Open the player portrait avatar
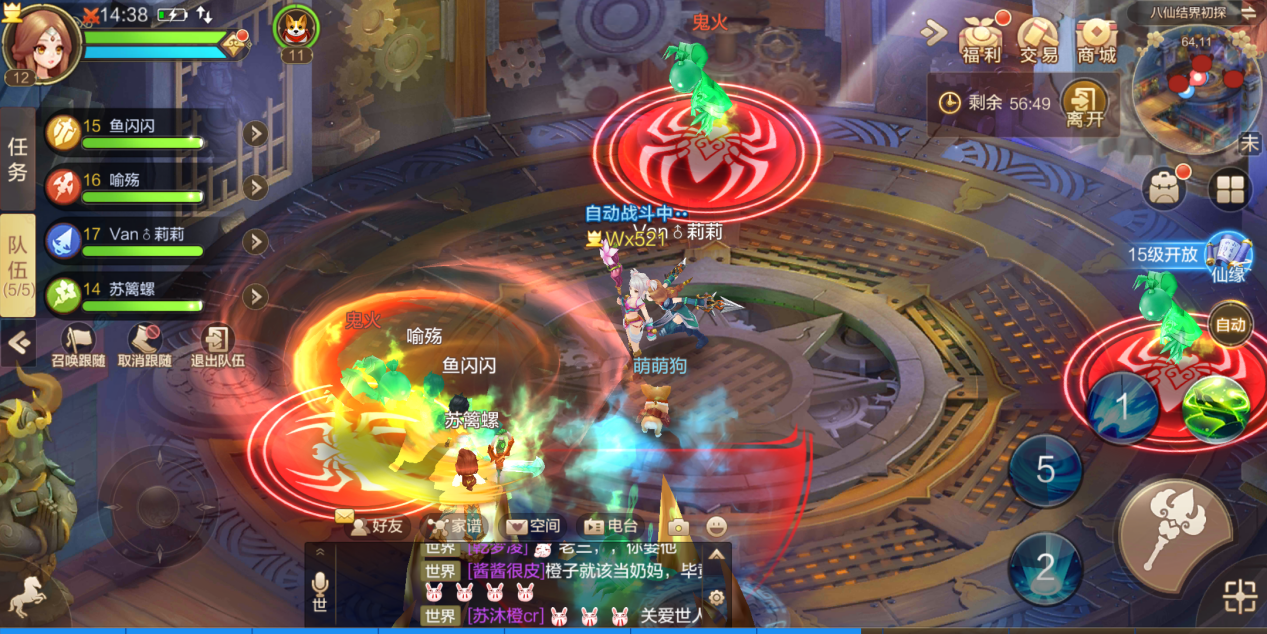 pos(42,42)
